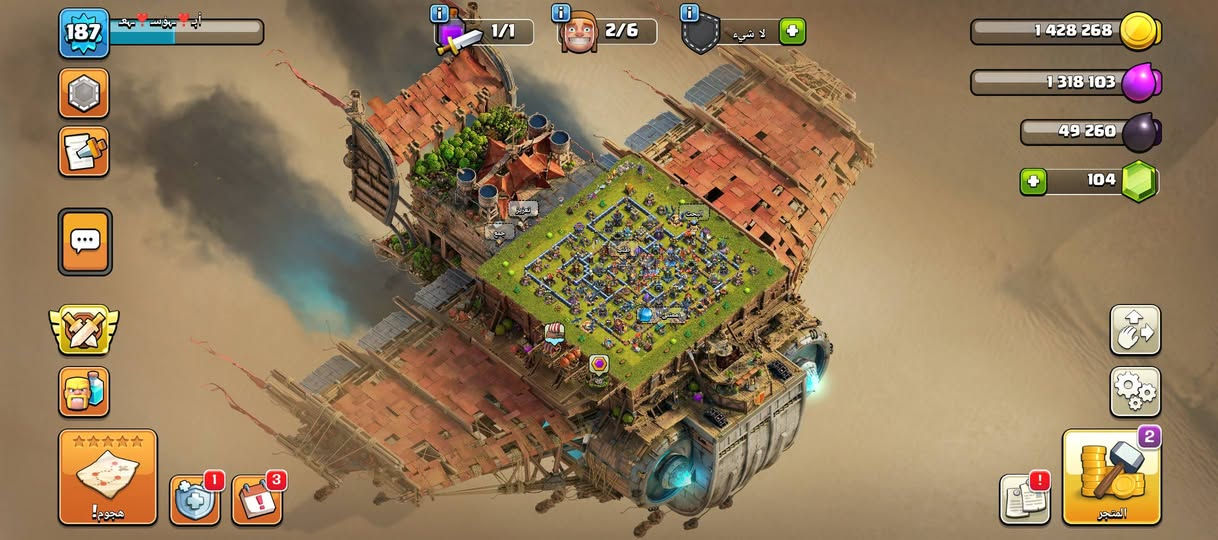1218x540 pixels.
Task: Open the chat speech bubble
Action: (85, 241)
